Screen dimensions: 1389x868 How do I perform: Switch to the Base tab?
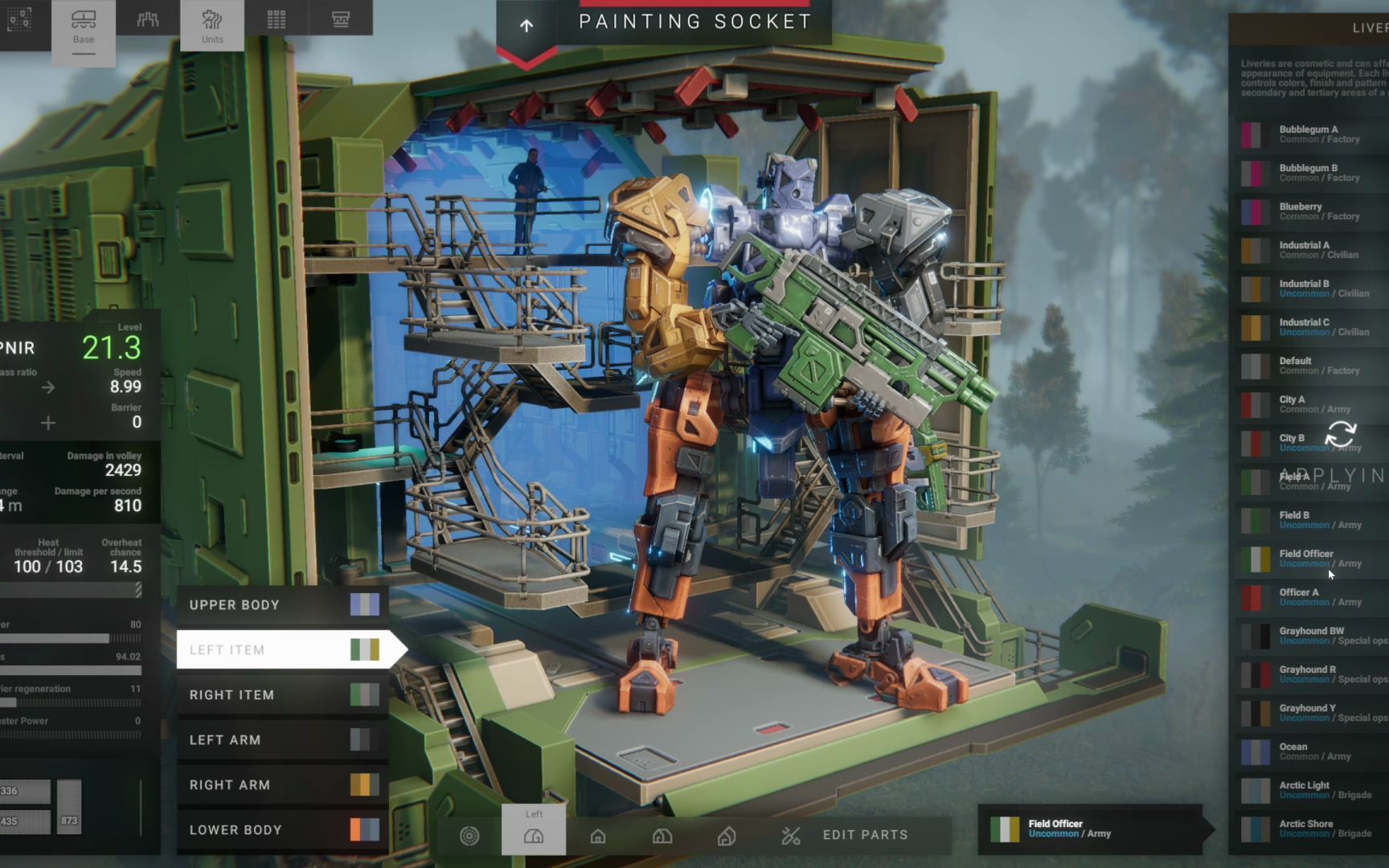84,27
